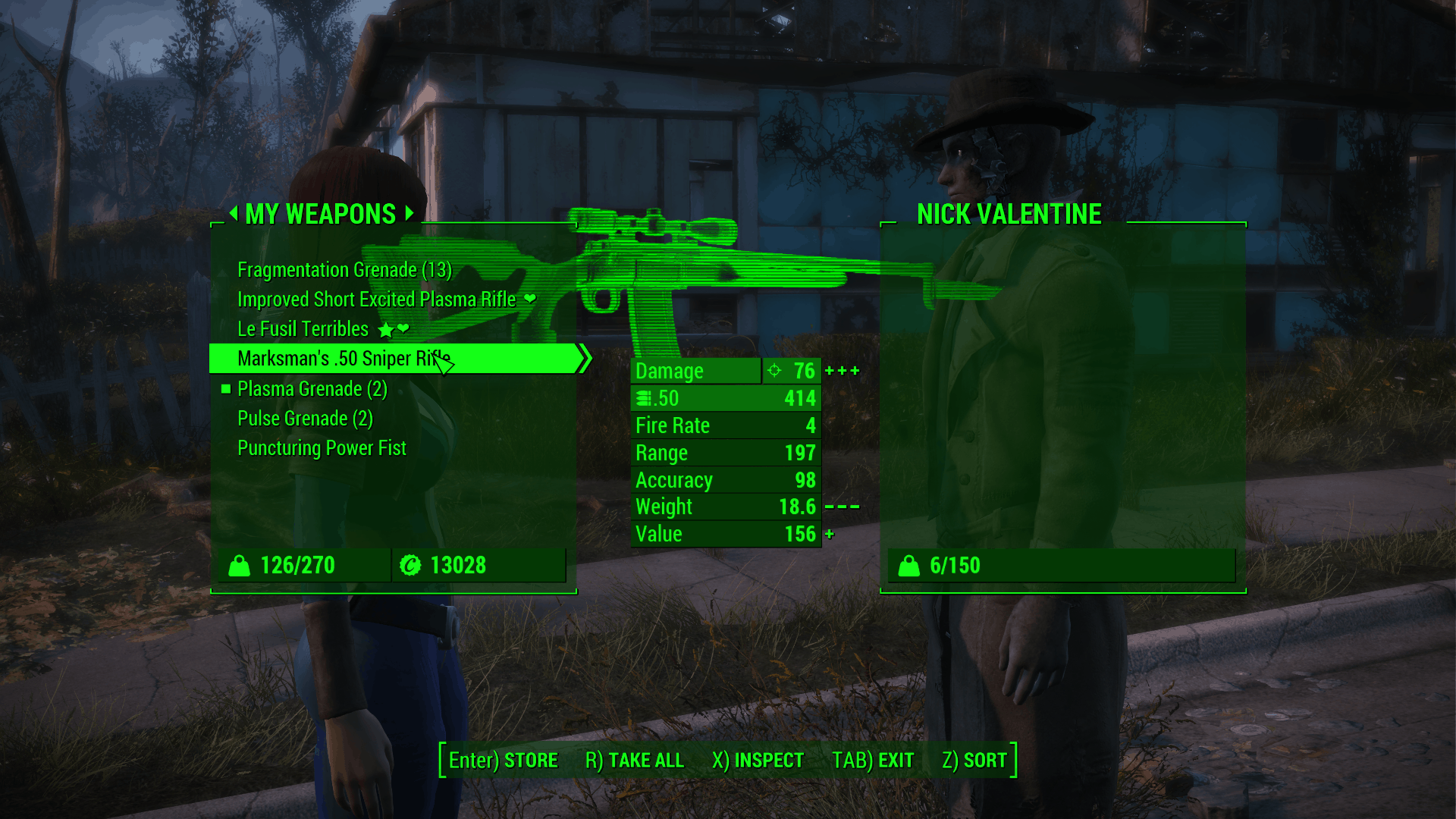Image resolution: width=1456 pixels, height=819 pixels.
Task: Switch to previous category with left arrow
Action: pos(234,213)
